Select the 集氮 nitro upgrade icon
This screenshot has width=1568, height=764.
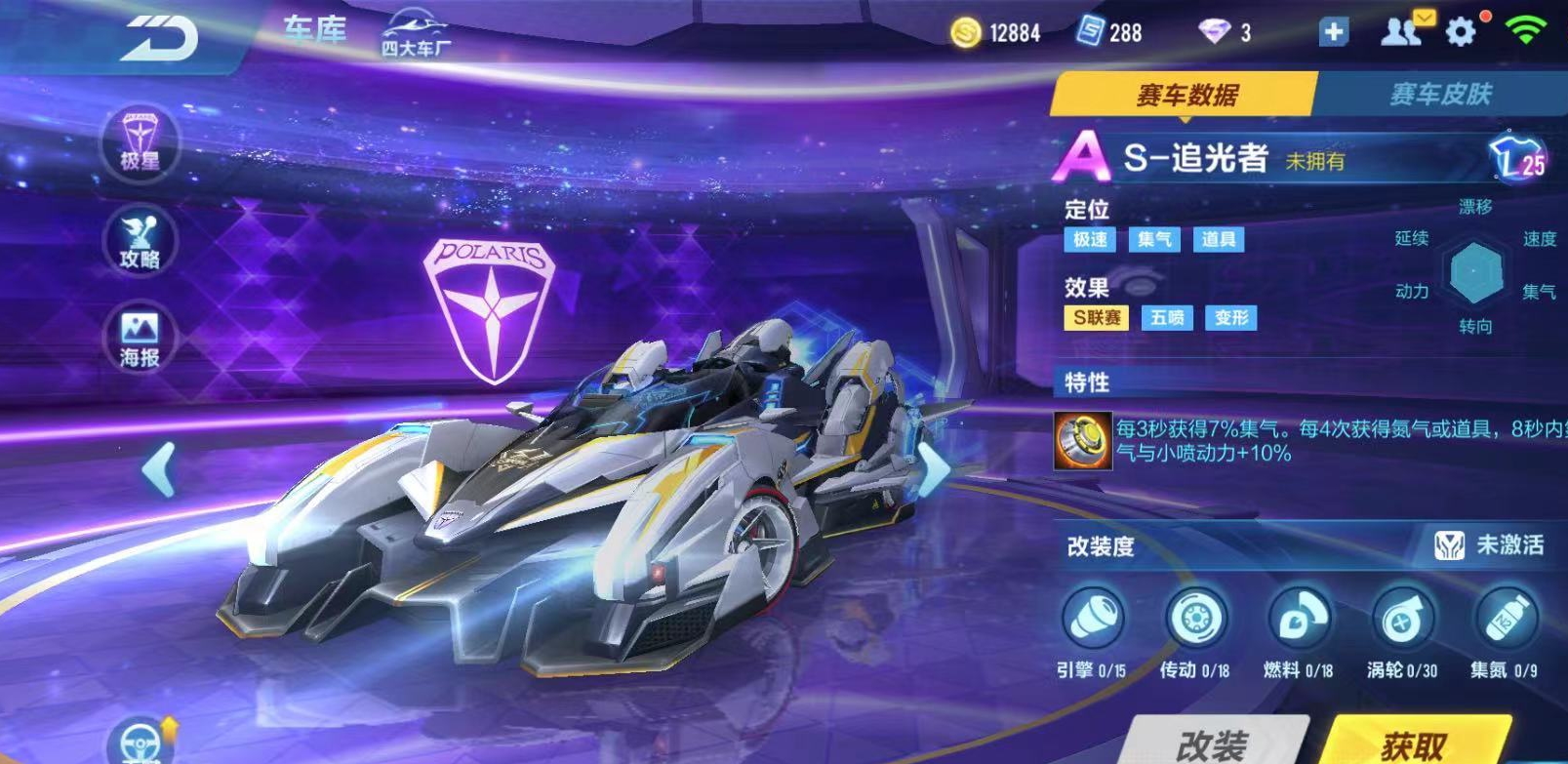coord(1506,619)
